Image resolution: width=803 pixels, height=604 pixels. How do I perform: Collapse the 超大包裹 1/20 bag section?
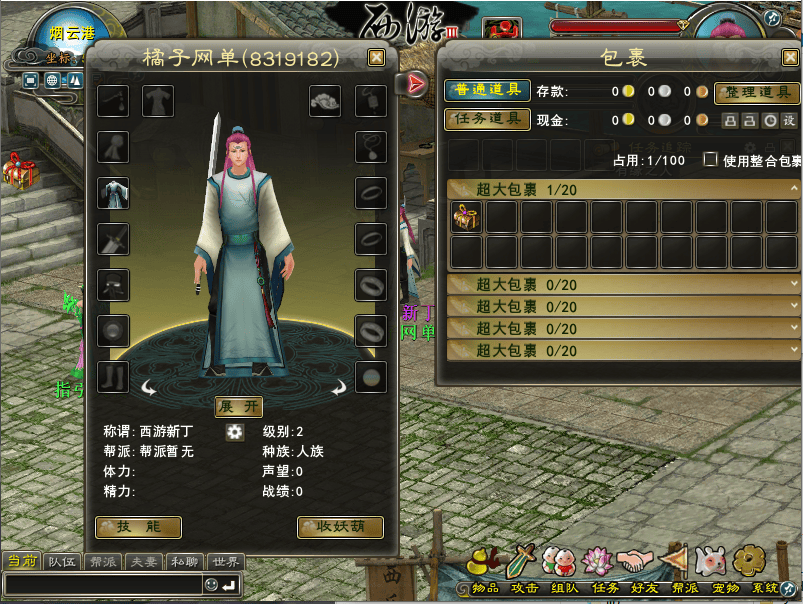(x=459, y=189)
